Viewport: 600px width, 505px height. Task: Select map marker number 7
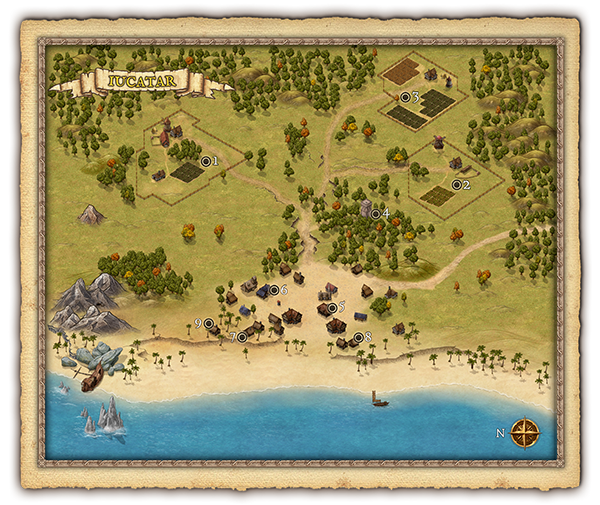[241, 337]
